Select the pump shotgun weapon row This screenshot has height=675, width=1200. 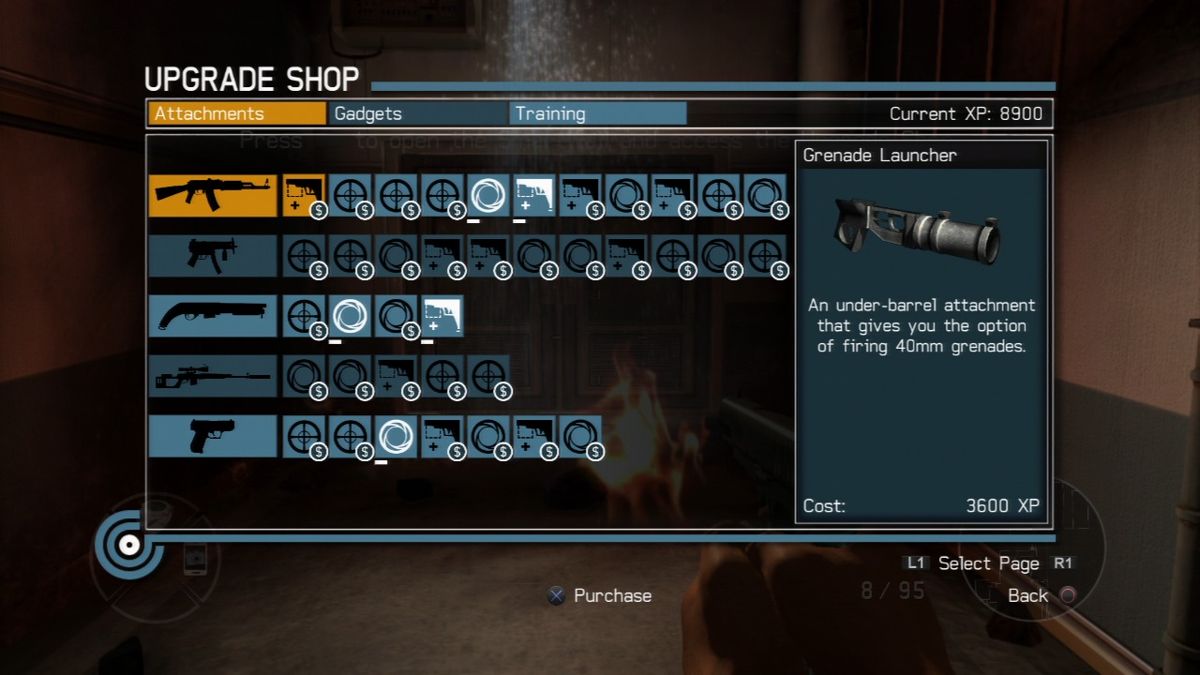pos(212,315)
